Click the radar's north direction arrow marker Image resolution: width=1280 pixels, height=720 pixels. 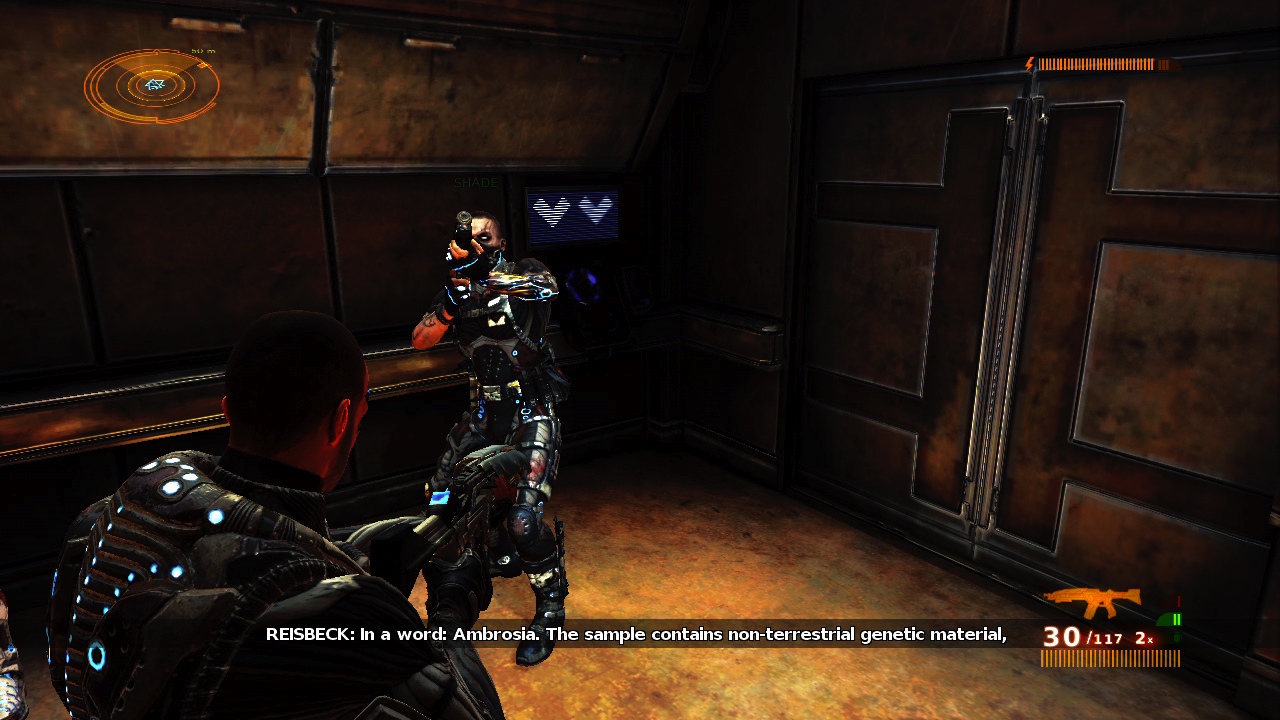(156, 51)
